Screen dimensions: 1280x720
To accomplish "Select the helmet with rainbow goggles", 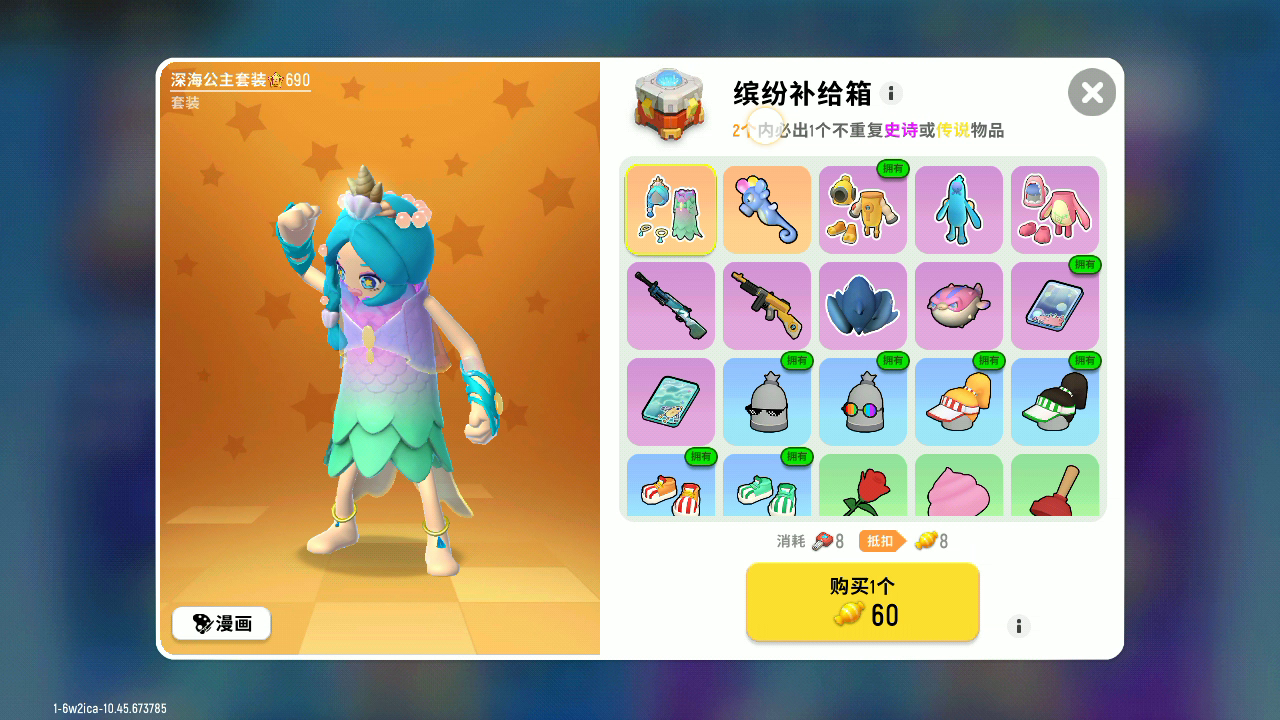I will pyautogui.click(x=862, y=401).
